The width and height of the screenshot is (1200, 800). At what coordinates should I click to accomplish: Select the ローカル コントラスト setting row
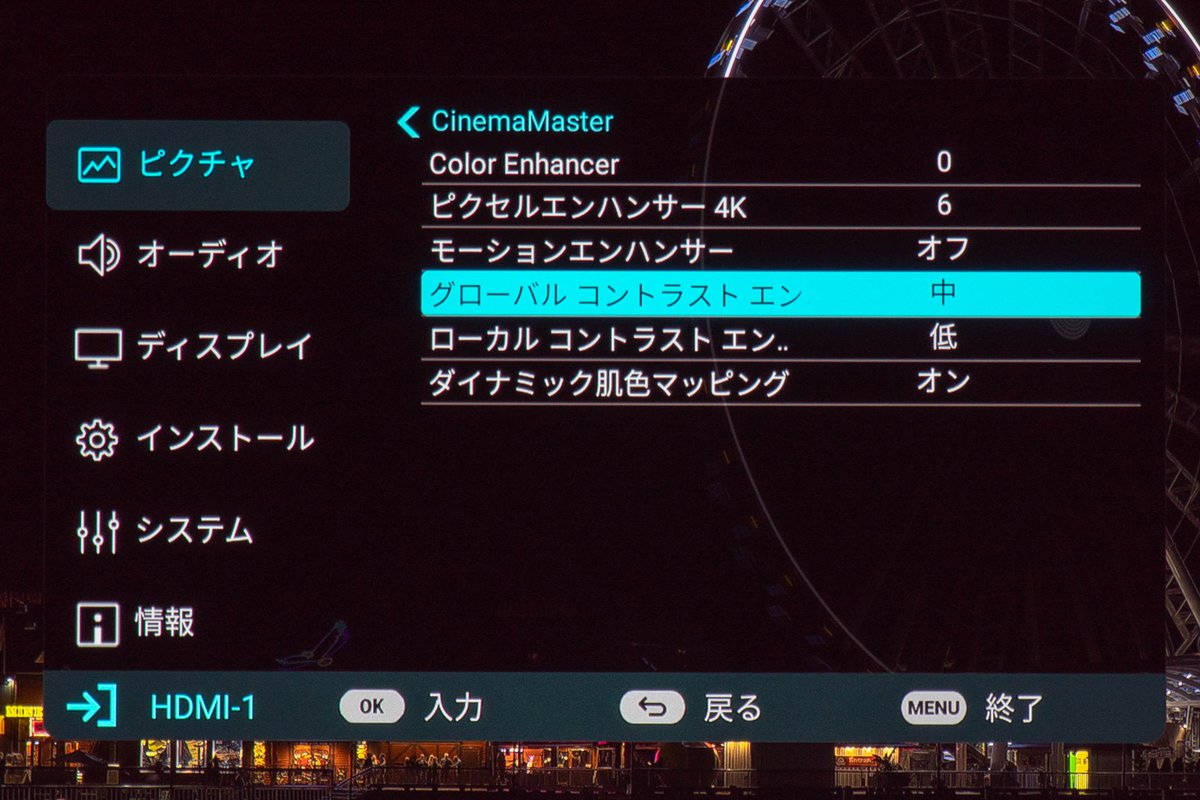[x=780, y=338]
